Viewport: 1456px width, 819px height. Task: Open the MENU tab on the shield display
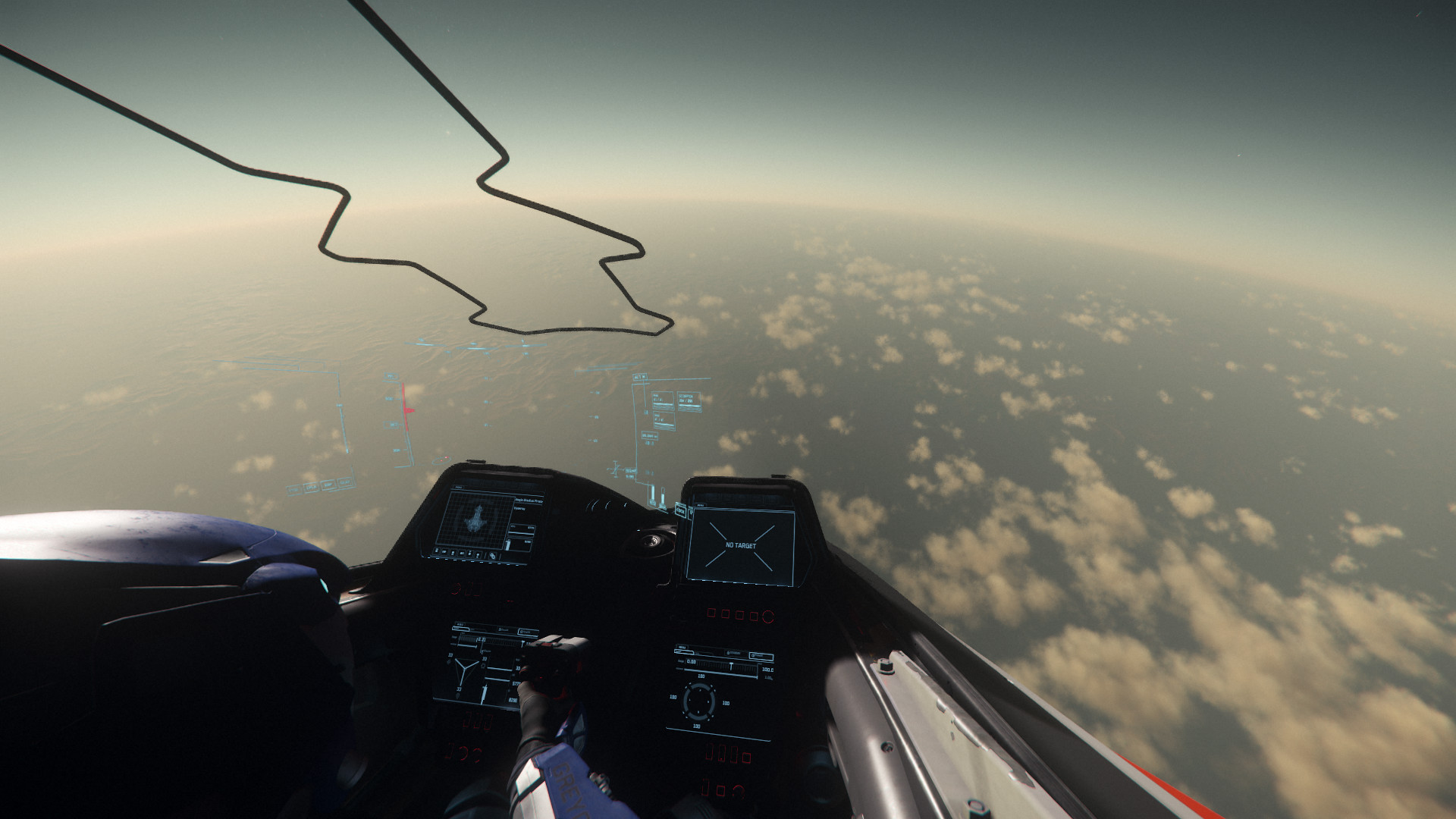click(x=682, y=648)
